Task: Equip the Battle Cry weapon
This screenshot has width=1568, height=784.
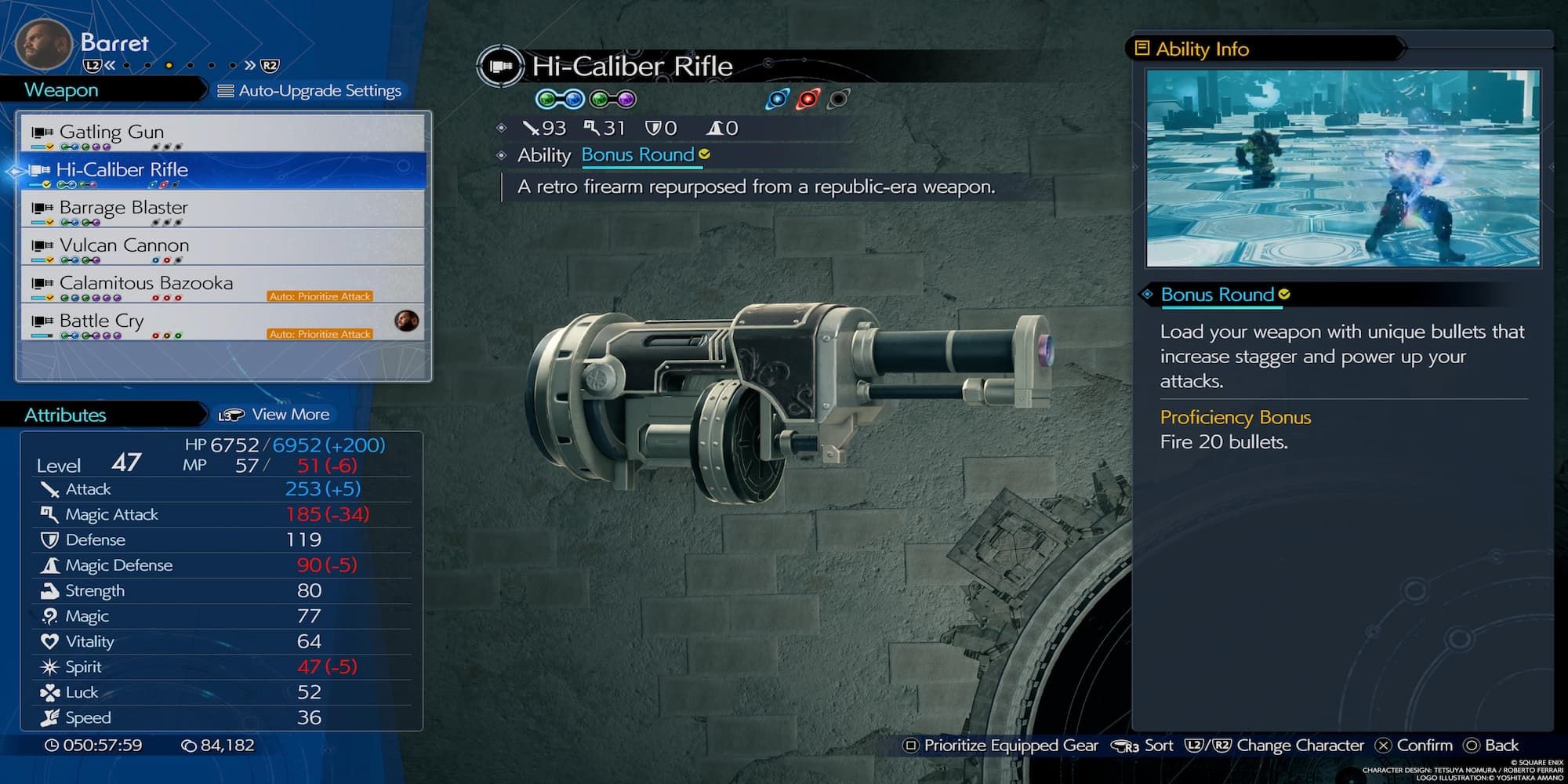Action: 101,321
